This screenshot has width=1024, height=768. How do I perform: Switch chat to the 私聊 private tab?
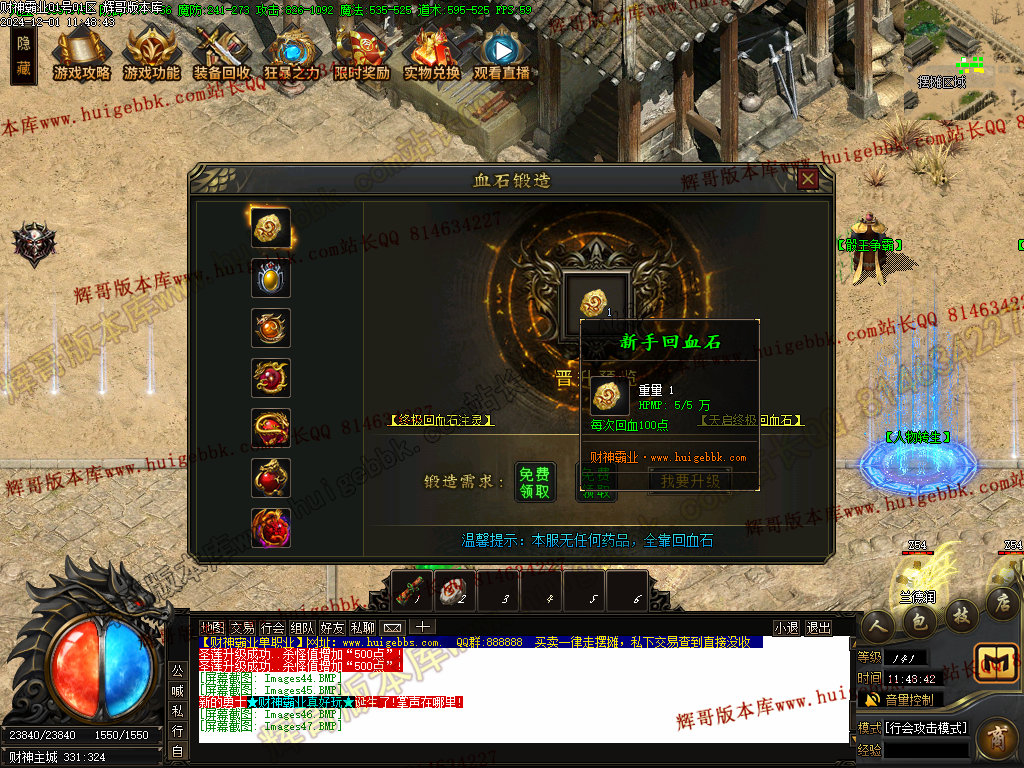click(x=362, y=628)
